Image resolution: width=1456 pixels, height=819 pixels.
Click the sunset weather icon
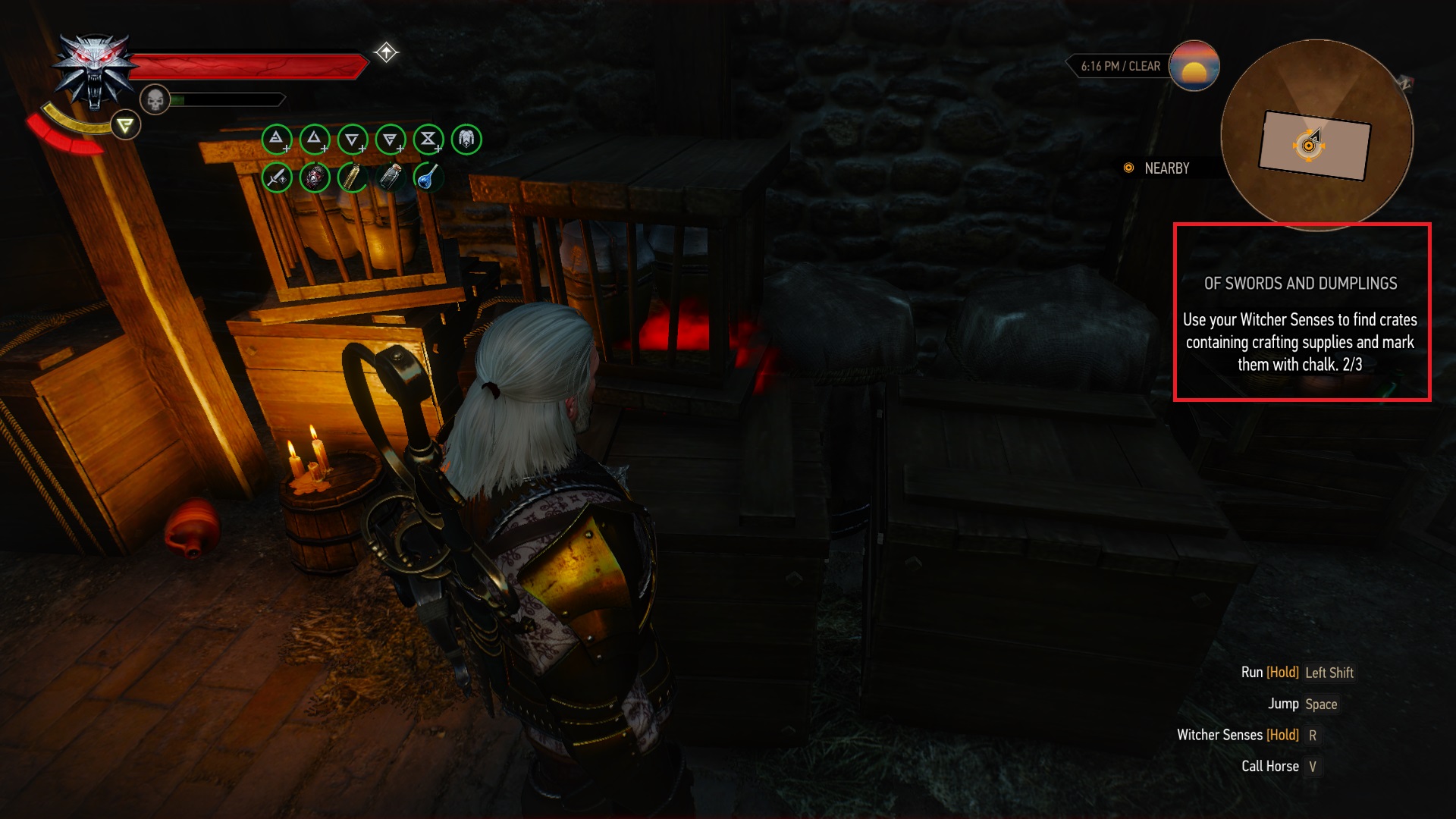(x=1194, y=66)
